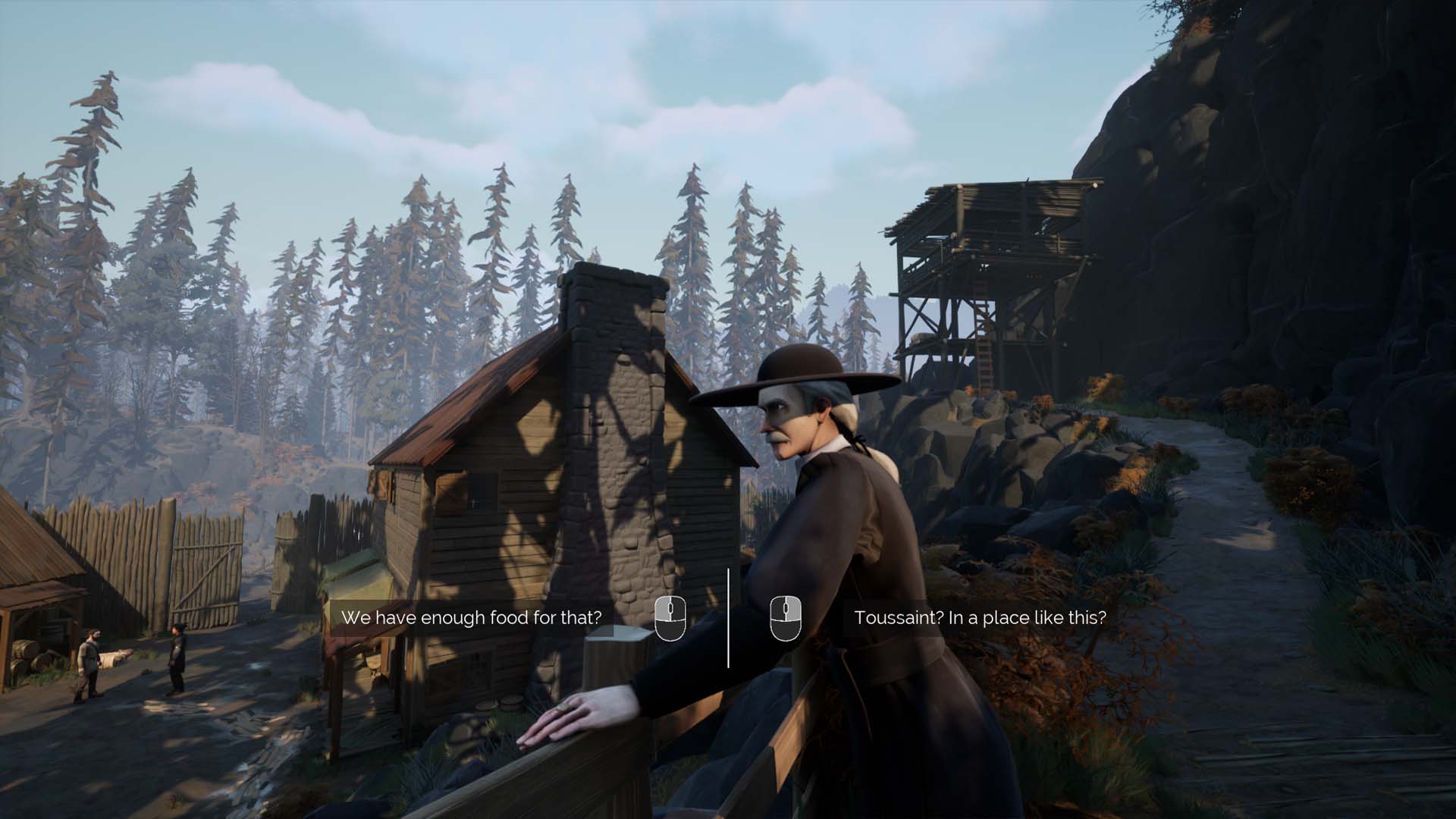Select "Toussaint? In a place like this?" reply
The width and height of the screenshot is (1456, 819).
[980, 617]
